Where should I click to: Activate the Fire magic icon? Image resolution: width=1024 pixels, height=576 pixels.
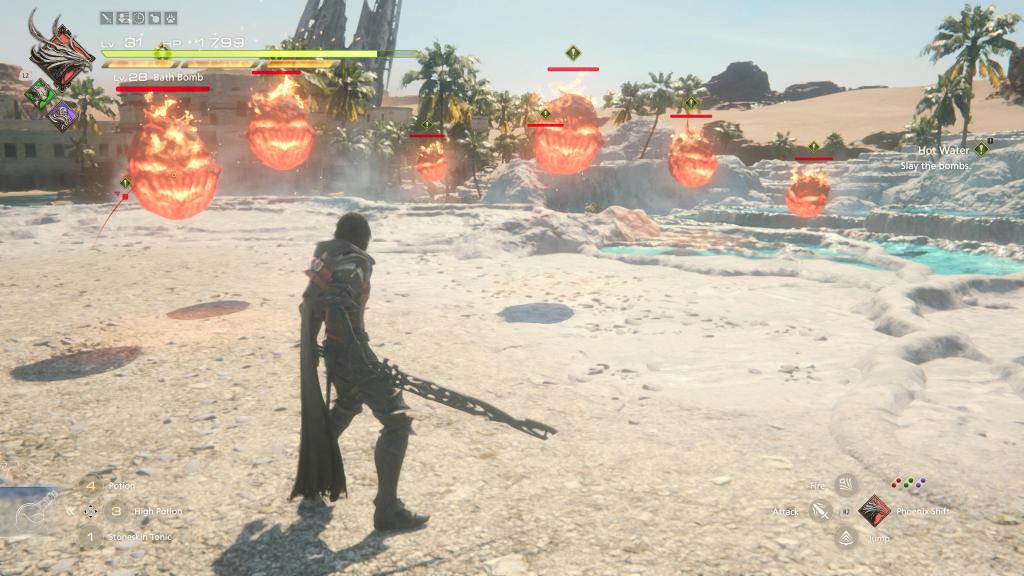(x=846, y=486)
